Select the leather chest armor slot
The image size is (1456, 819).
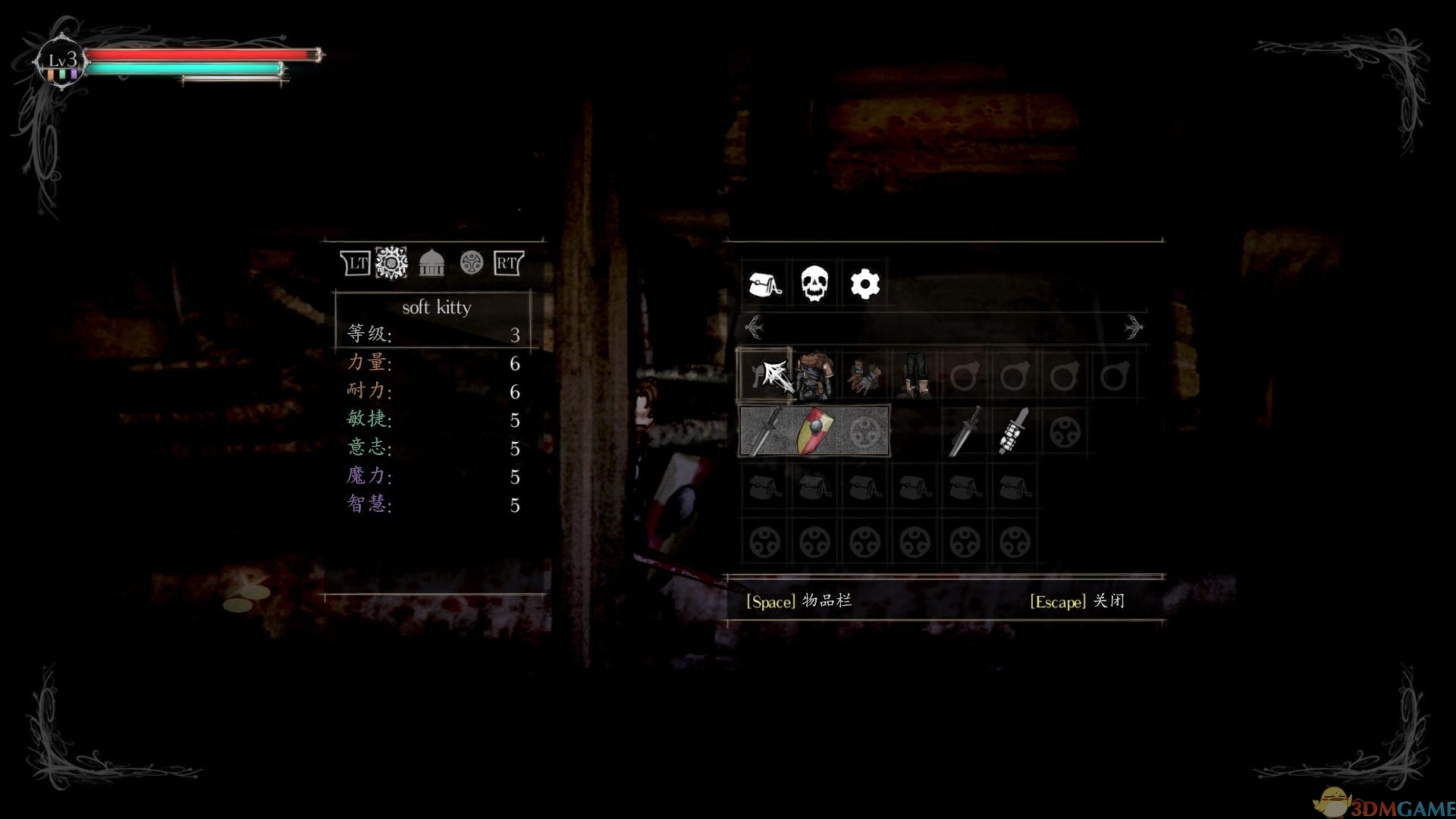(x=814, y=375)
